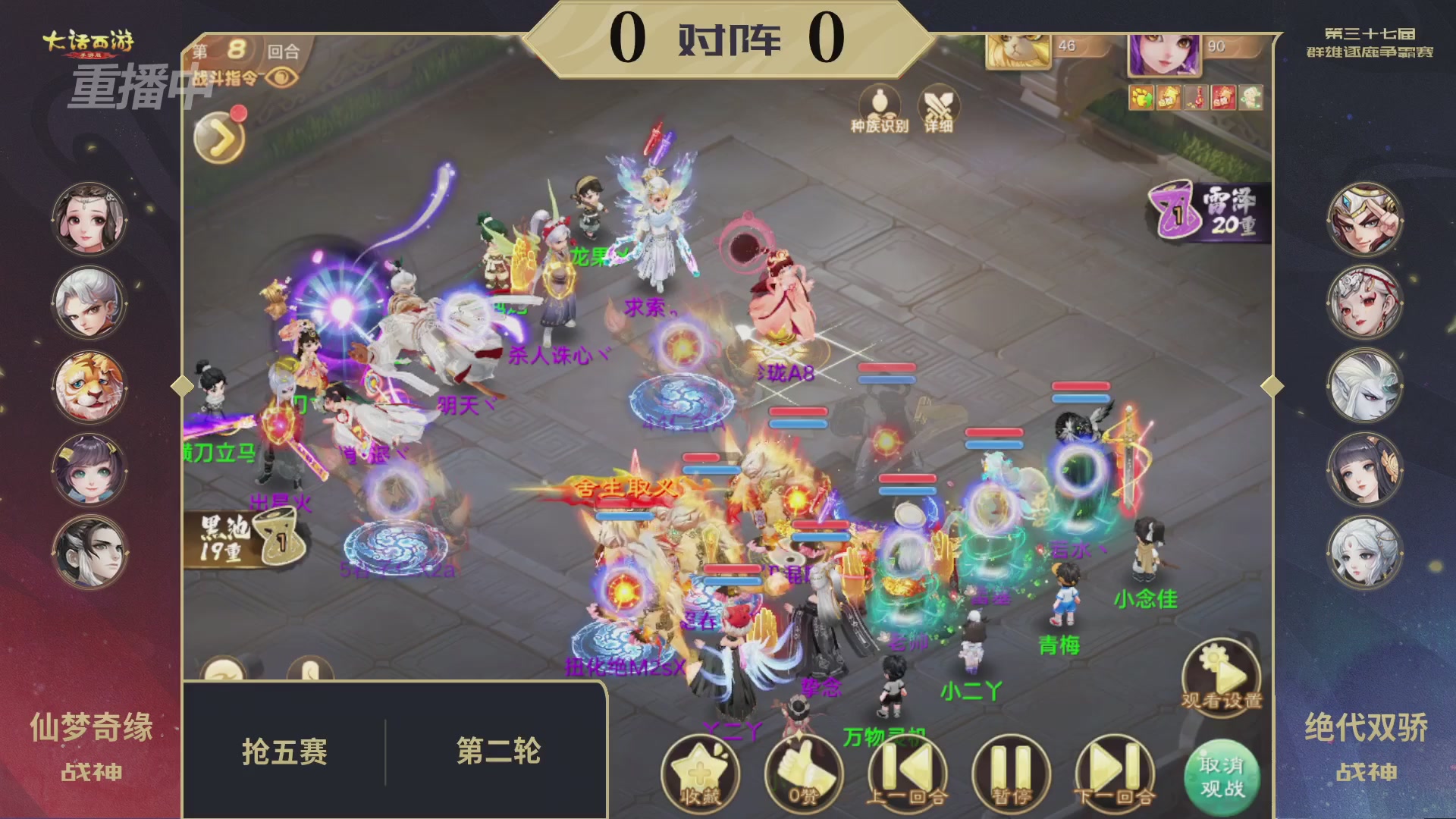The height and width of the screenshot is (819, 1456).
Task: Click the purple-haired level 90 player portrait
Action: pyautogui.click(x=1164, y=53)
